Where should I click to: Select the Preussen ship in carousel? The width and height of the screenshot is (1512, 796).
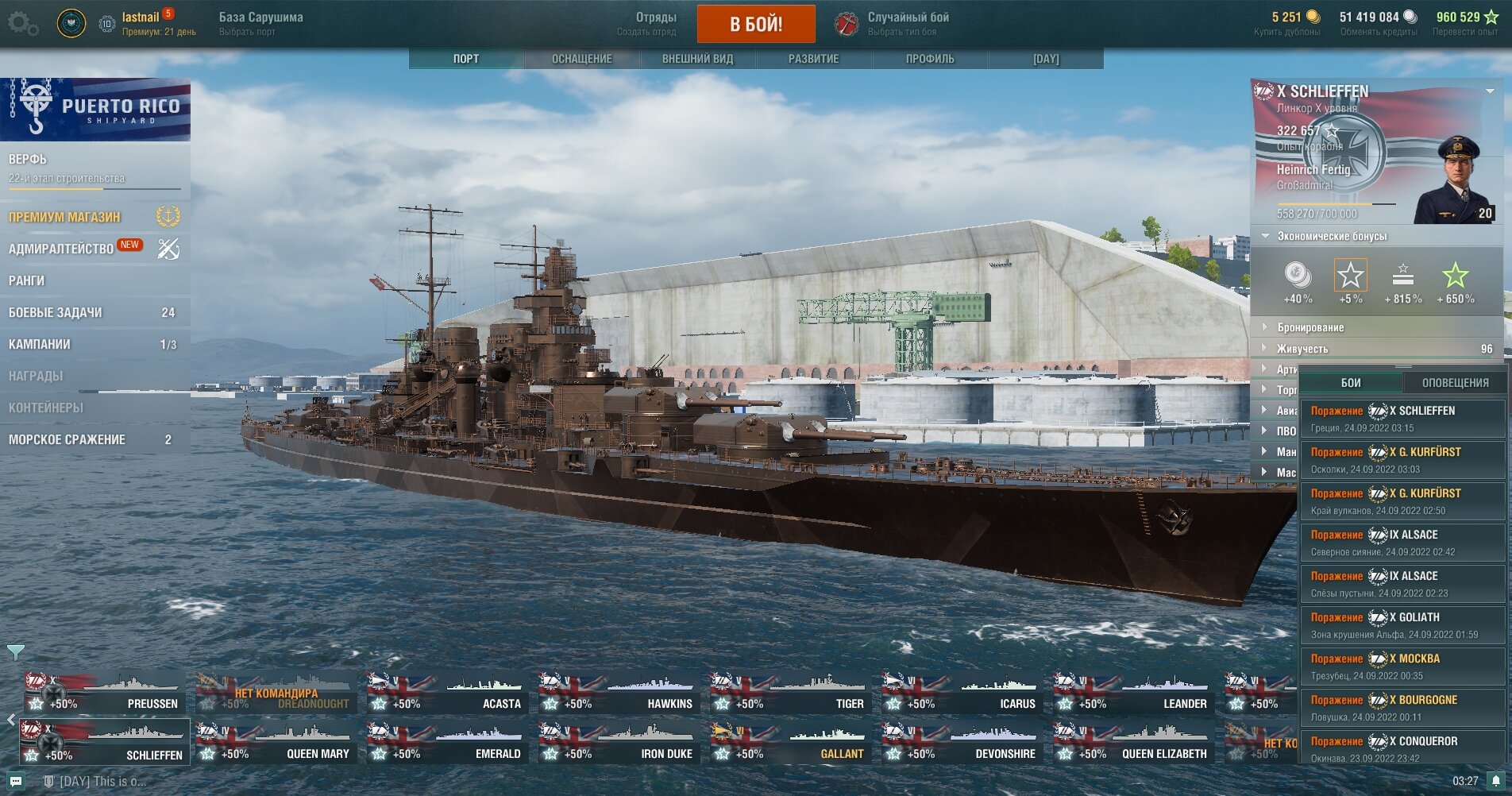[x=104, y=693]
